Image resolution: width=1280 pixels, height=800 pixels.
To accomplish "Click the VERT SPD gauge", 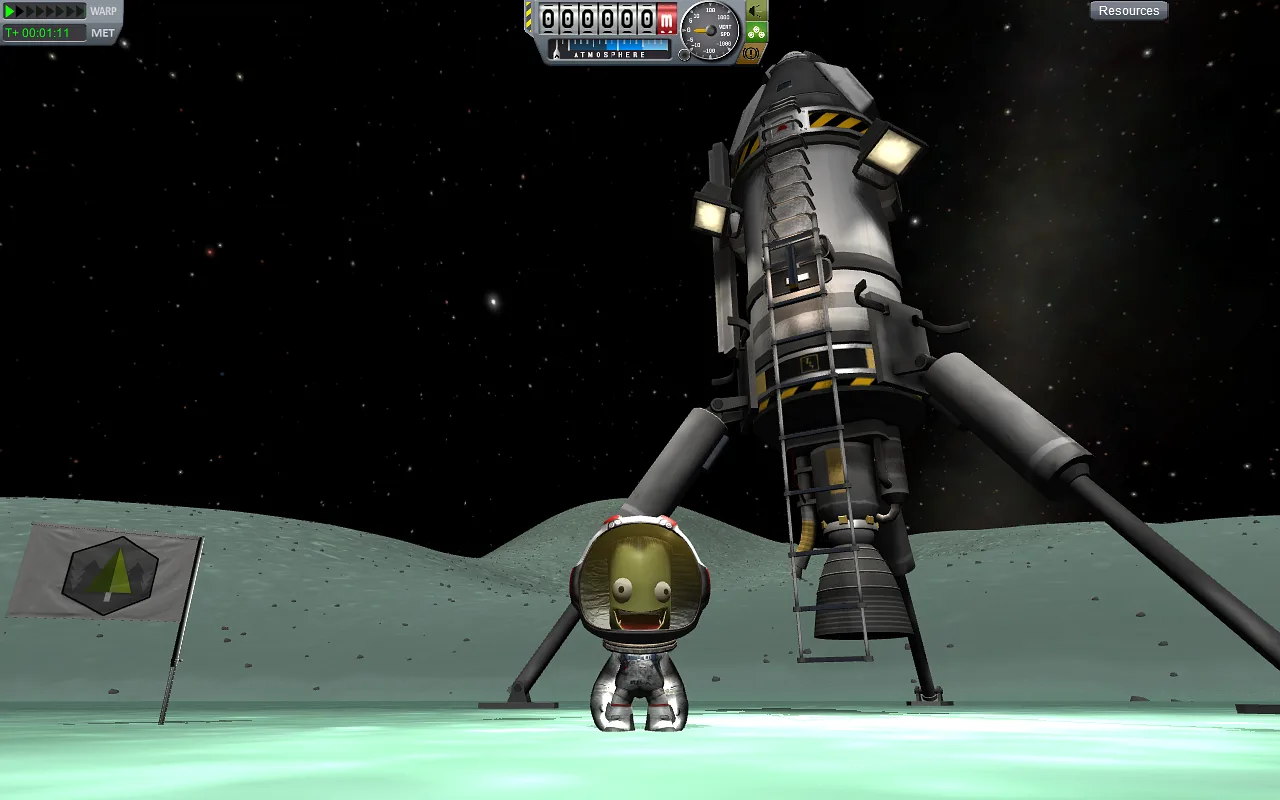I will (712, 30).
